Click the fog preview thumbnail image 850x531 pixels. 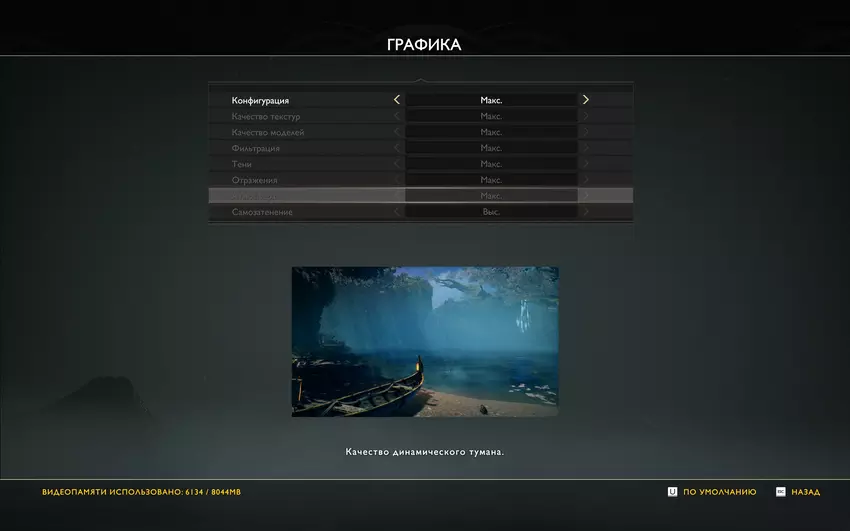pos(425,341)
